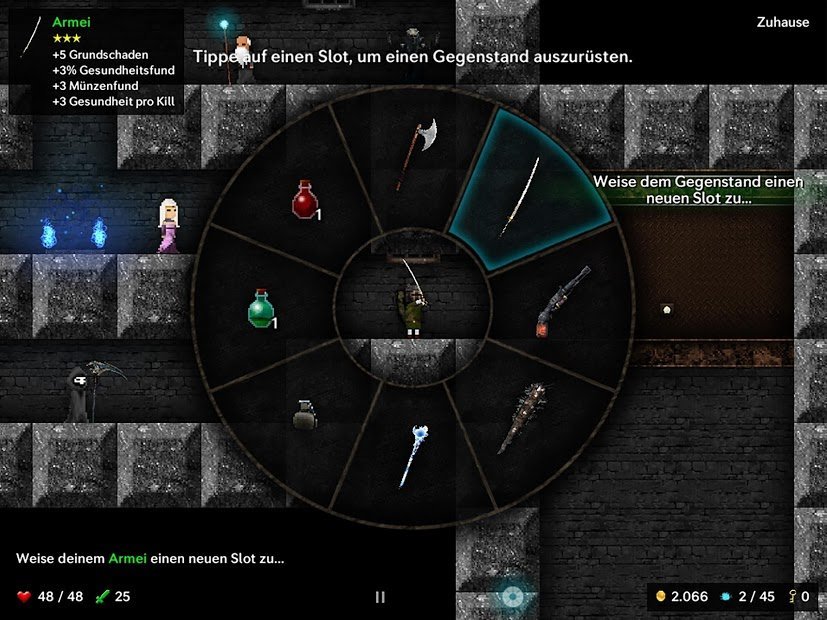The image size is (827, 620).
Task: Open the Zuhause option
Action: [x=783, y=22]
